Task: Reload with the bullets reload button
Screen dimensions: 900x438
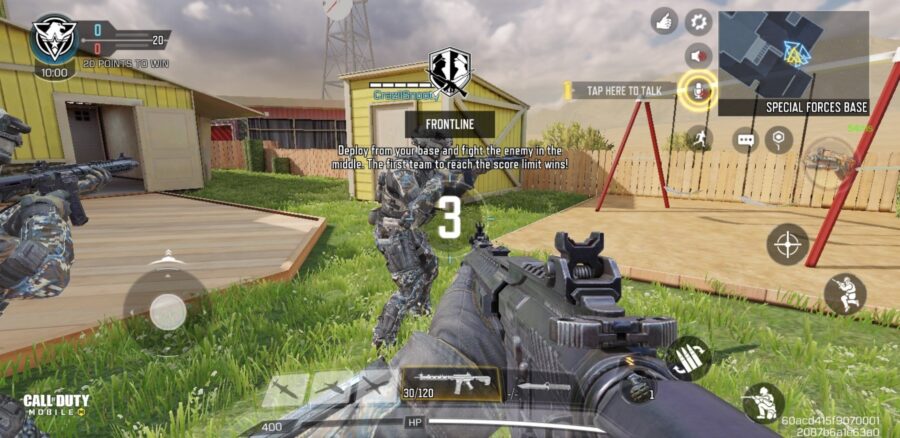Action: click(688, 357)
